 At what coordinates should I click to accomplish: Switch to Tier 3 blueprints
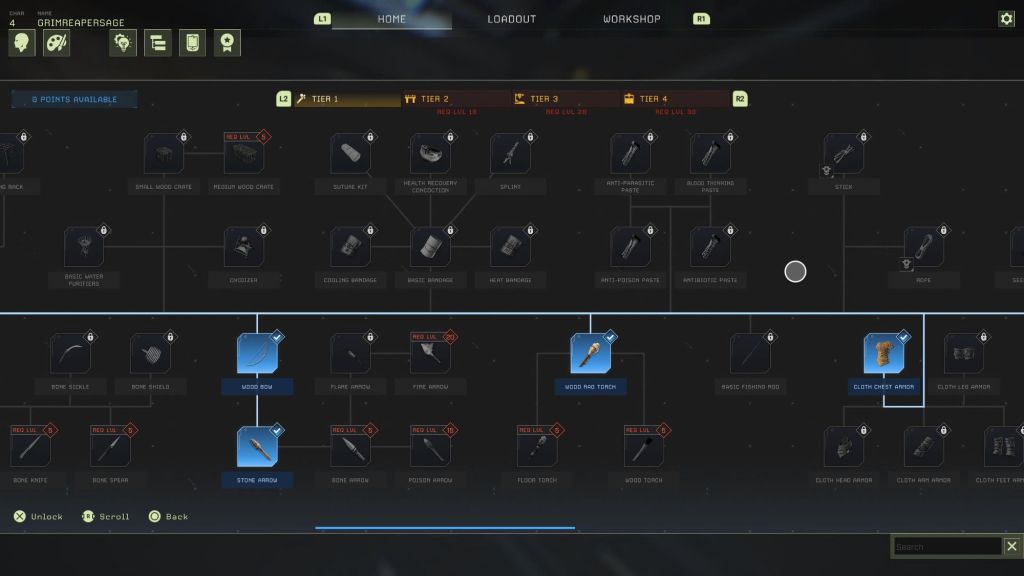pyautogui.click(x=566, y=99)
